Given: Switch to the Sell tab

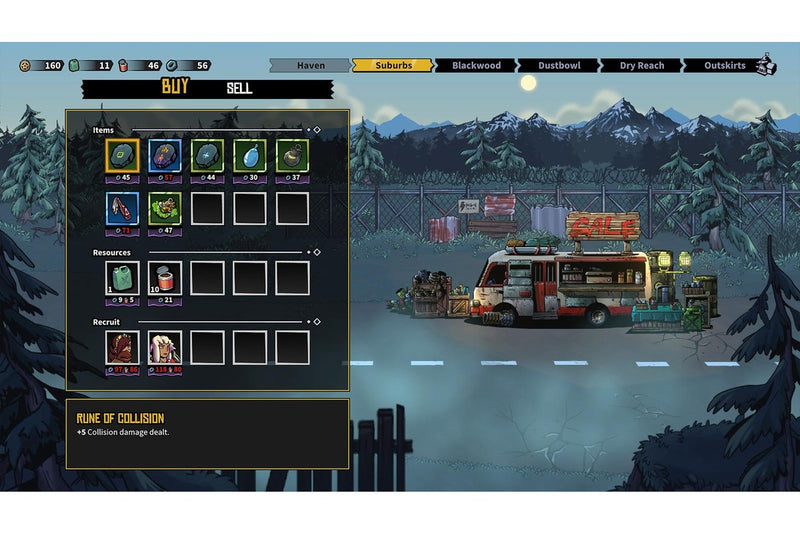Looking at the screenshot, I should click(239, 88).
